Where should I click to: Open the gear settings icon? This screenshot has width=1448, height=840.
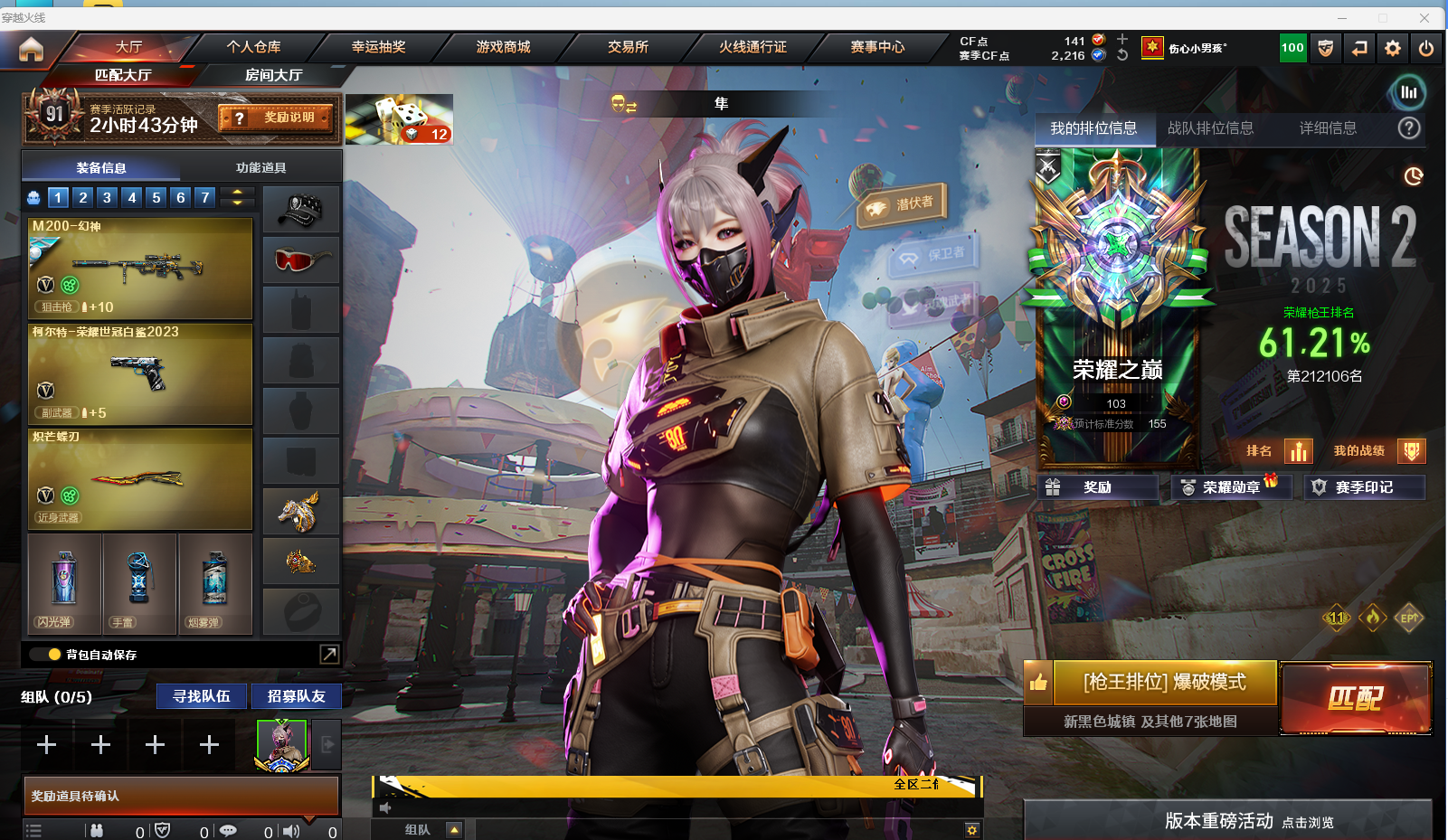tap(1393, 48)
